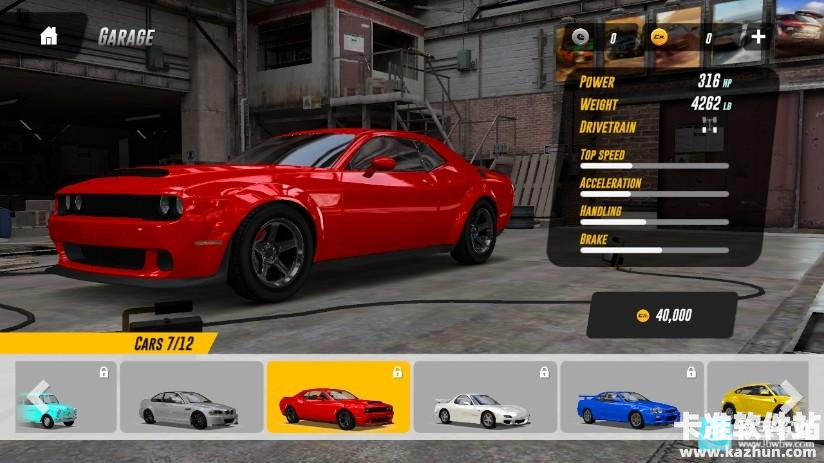
Task: Buy the car for 40,000
Action: tap(664, 315)
